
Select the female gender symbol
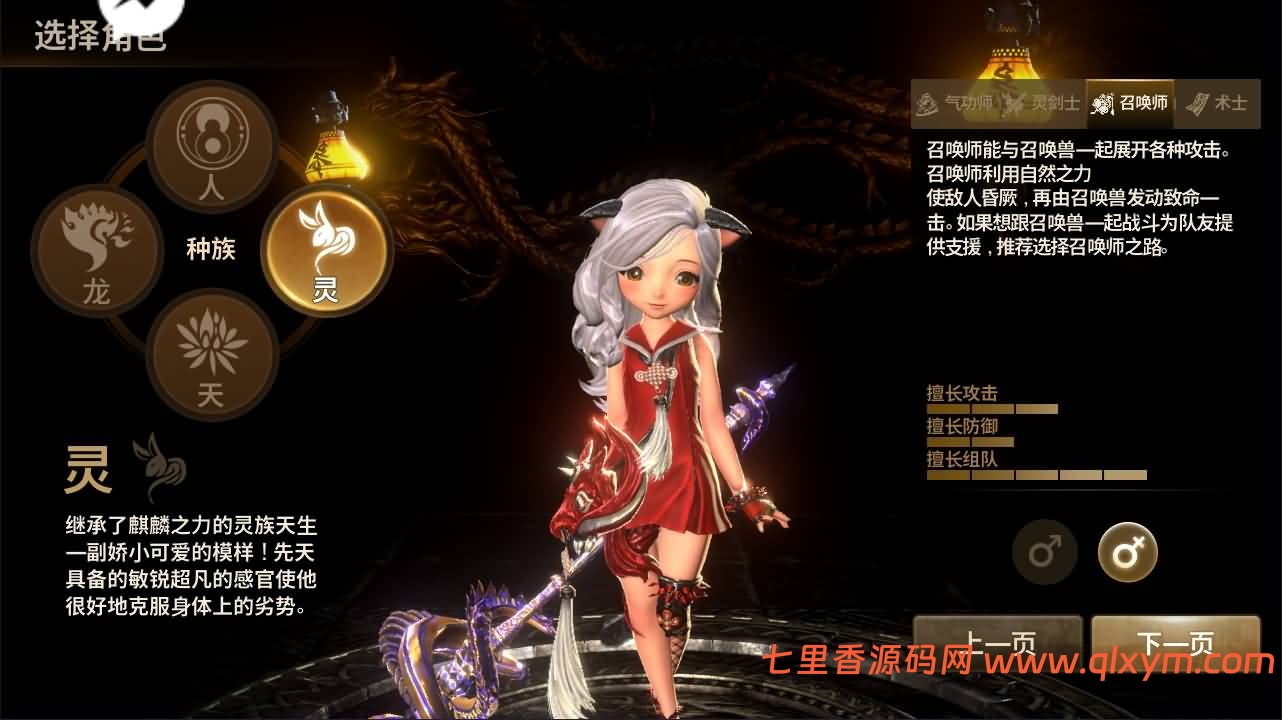(1126, 552)
